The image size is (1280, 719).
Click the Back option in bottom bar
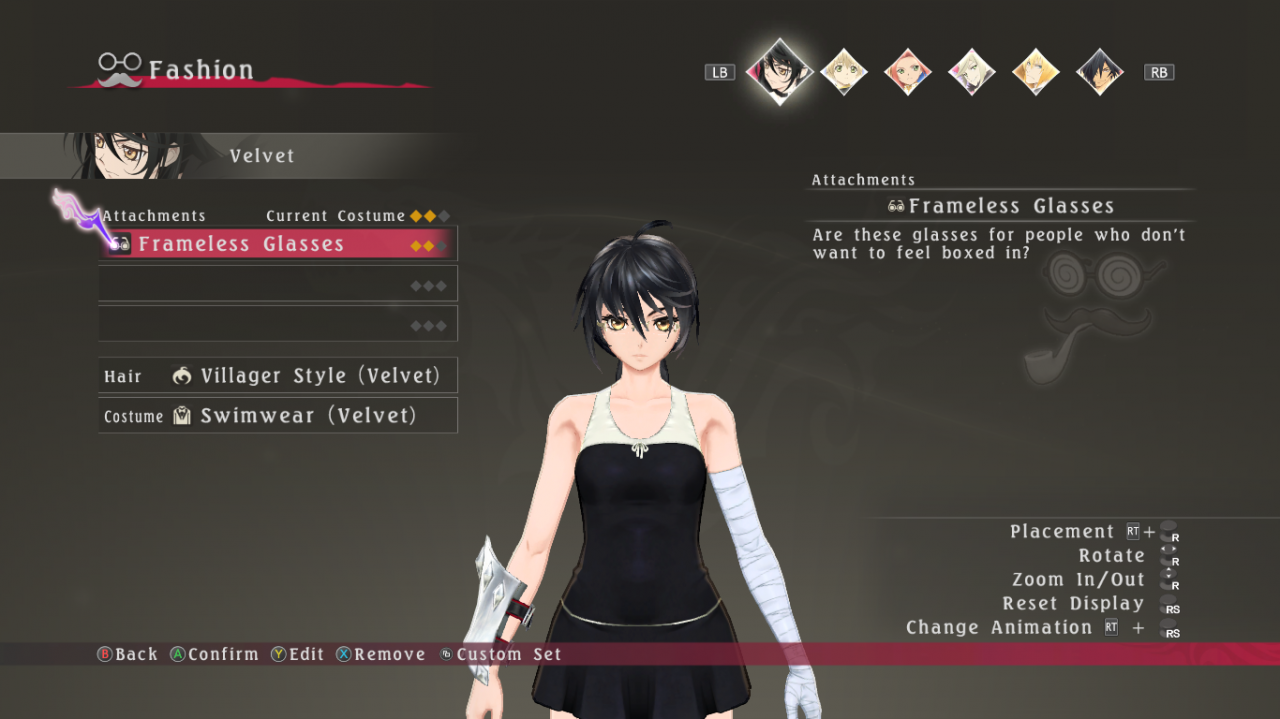click(x=127, y=654)
